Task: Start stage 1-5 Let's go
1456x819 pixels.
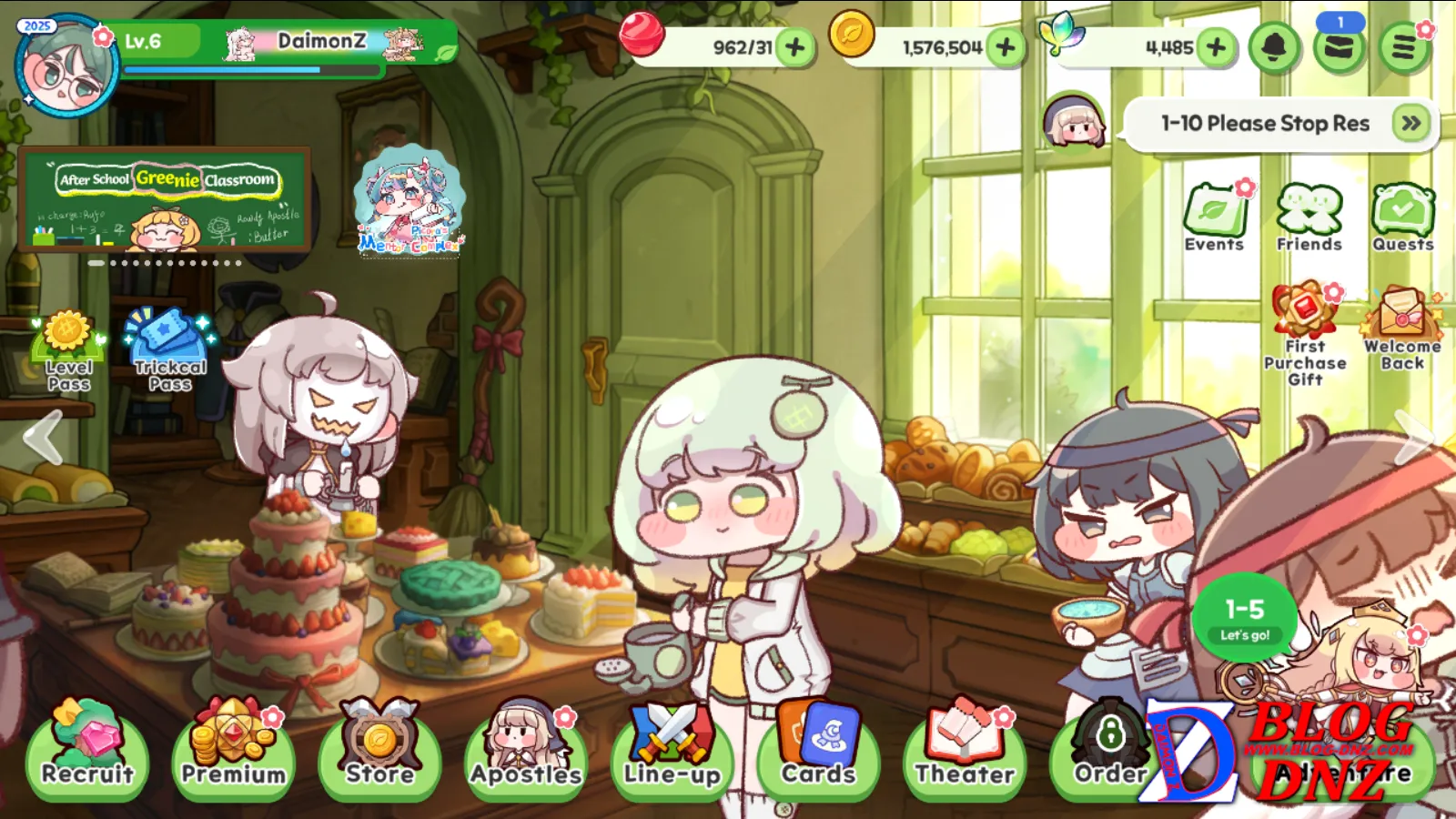Action: coord(1244,618)
